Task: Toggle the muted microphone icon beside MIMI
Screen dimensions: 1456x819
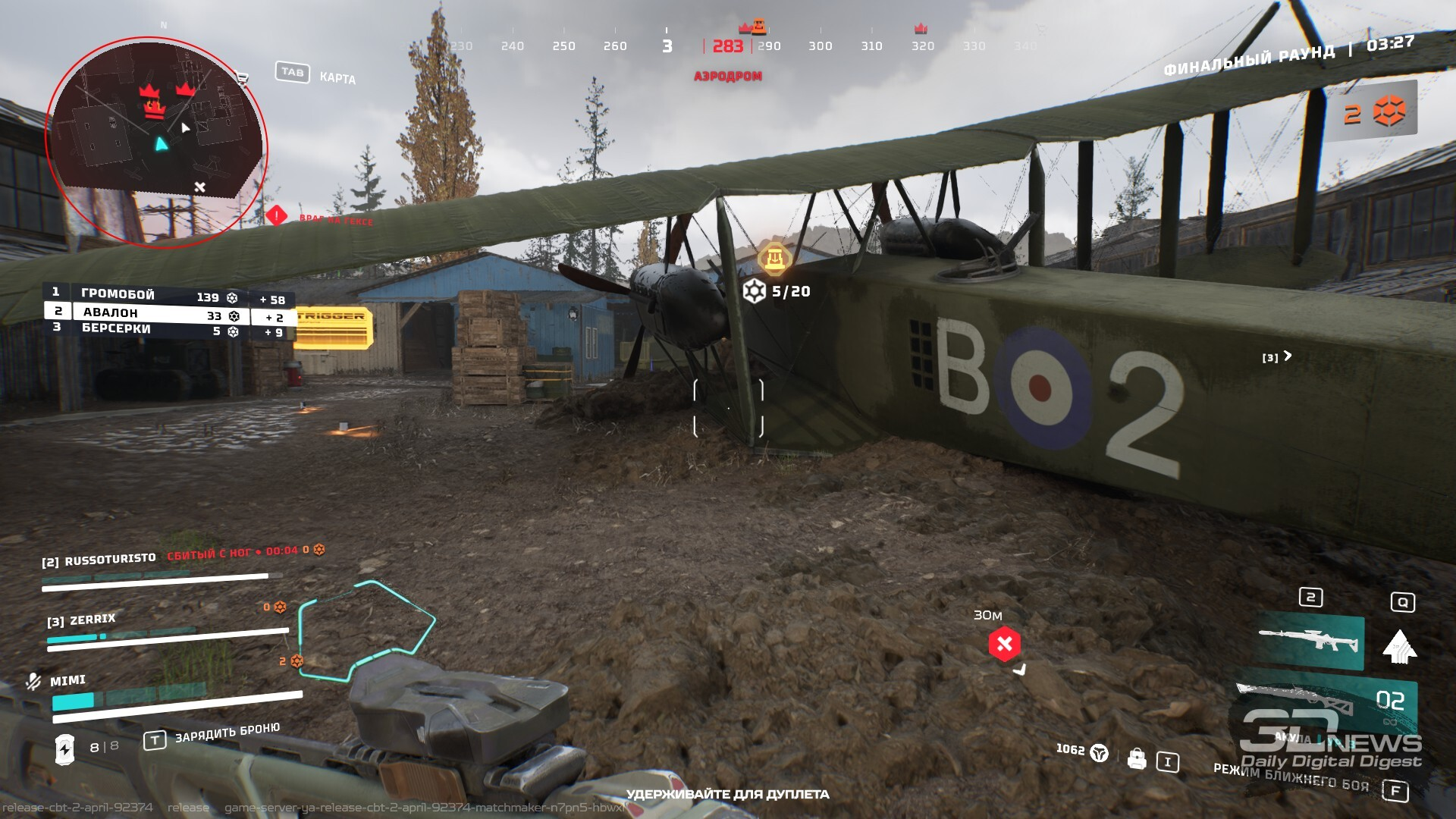Action: (33, 682)
